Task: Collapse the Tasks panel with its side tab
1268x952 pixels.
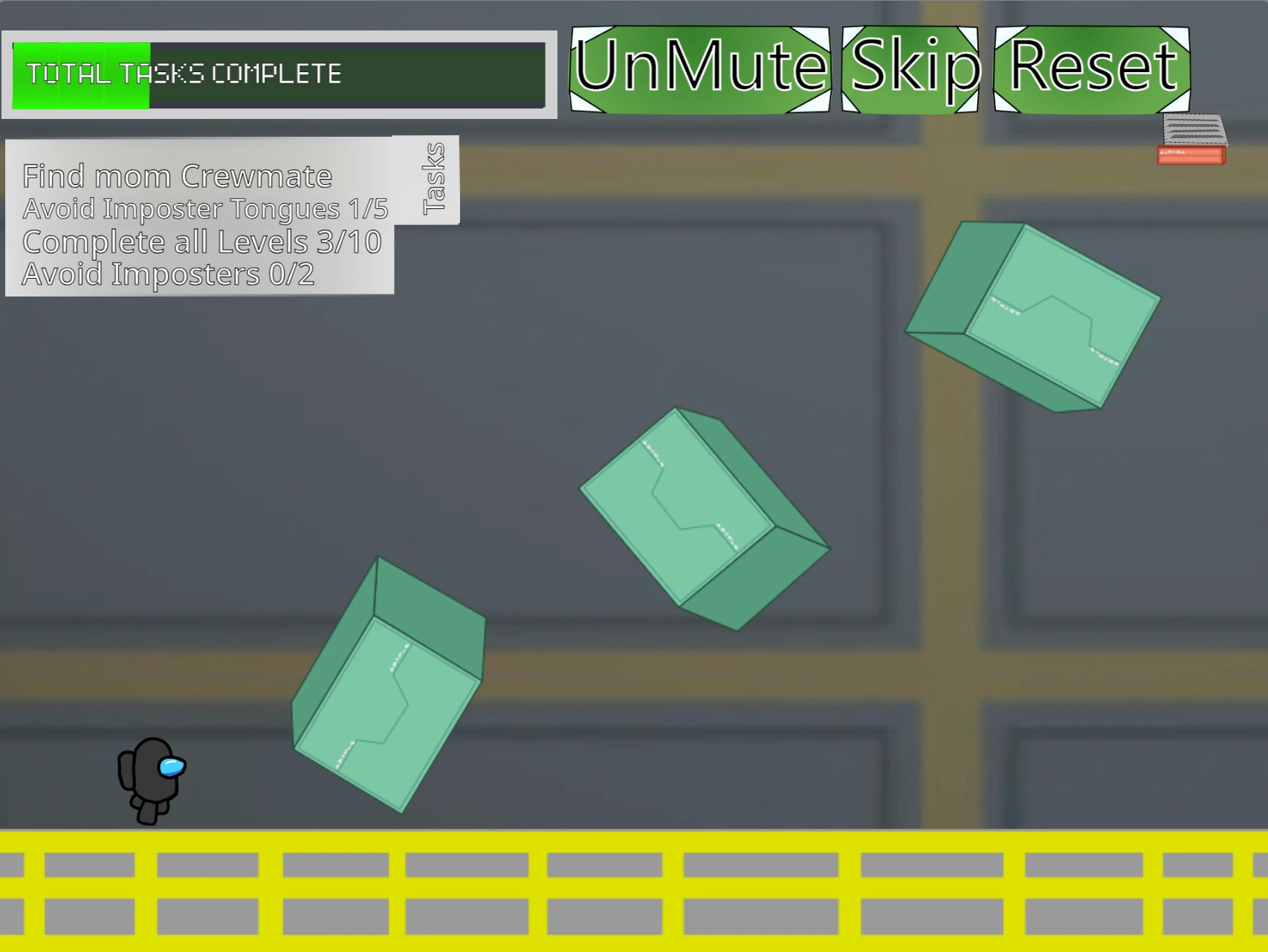Action: tap(434, 178)
